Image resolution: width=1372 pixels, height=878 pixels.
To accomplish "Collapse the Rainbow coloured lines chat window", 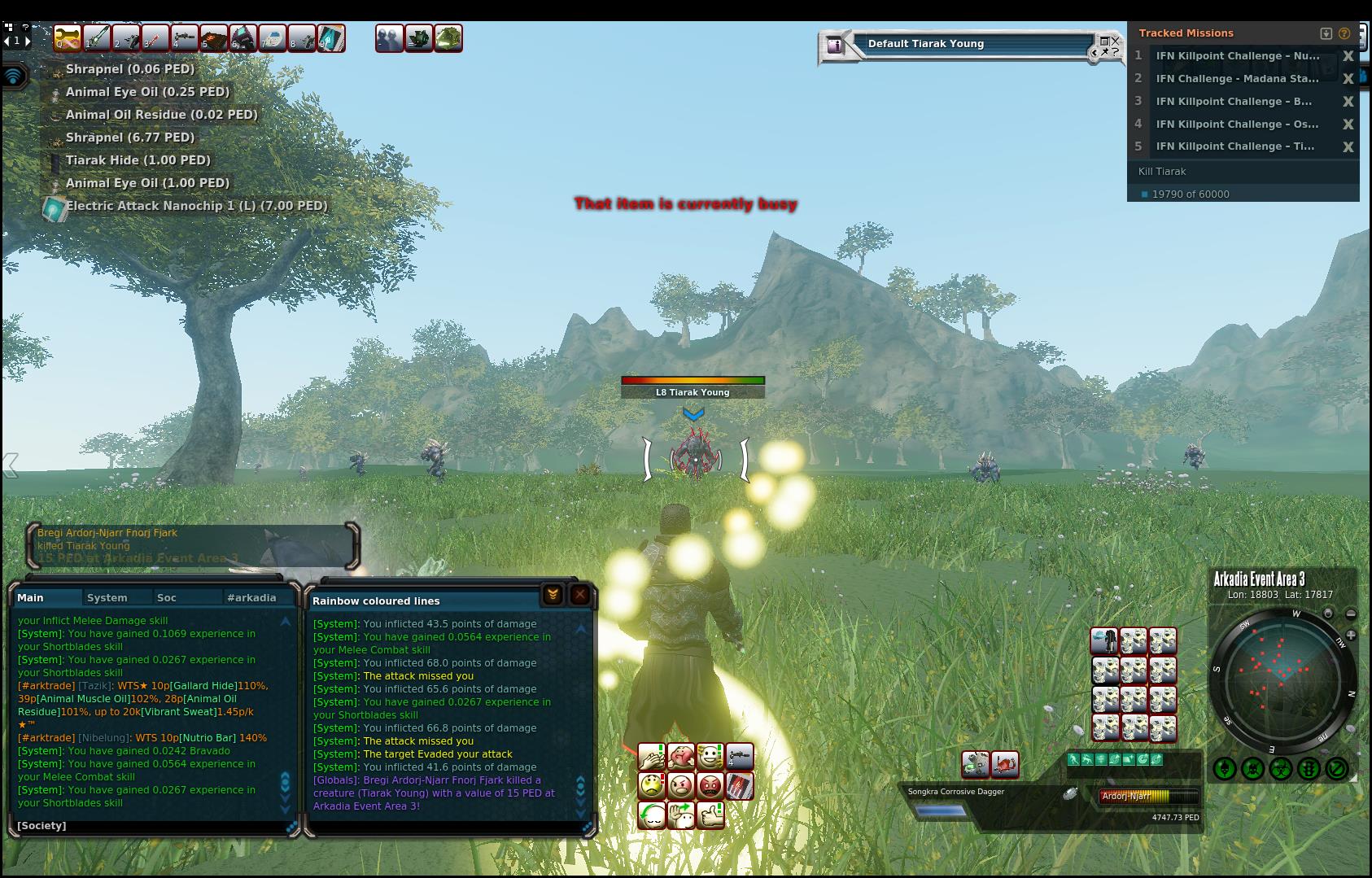I will coord(553,595).
